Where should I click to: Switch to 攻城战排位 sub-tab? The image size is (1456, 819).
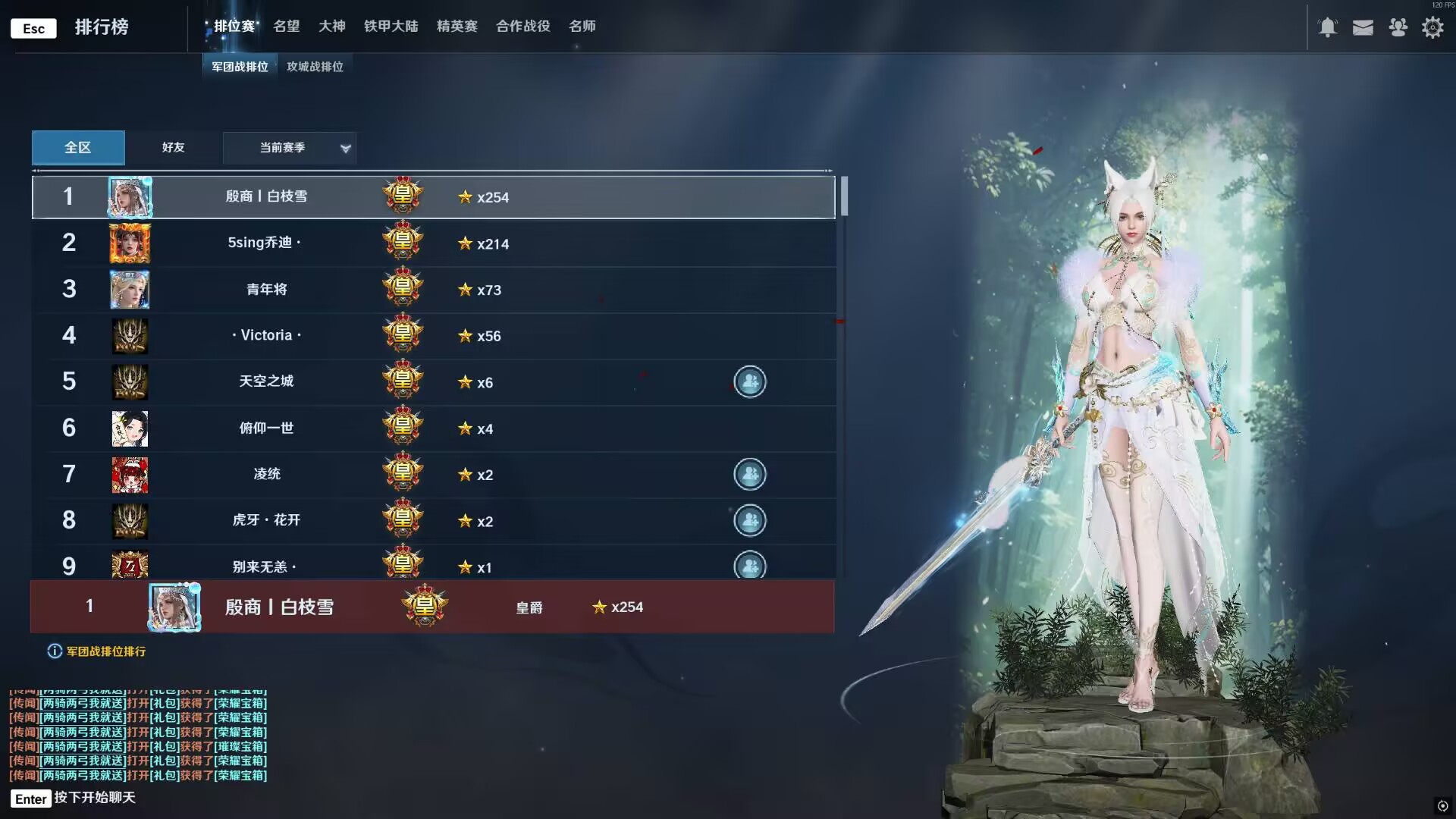pyautogui.click(x=315, y=67)
